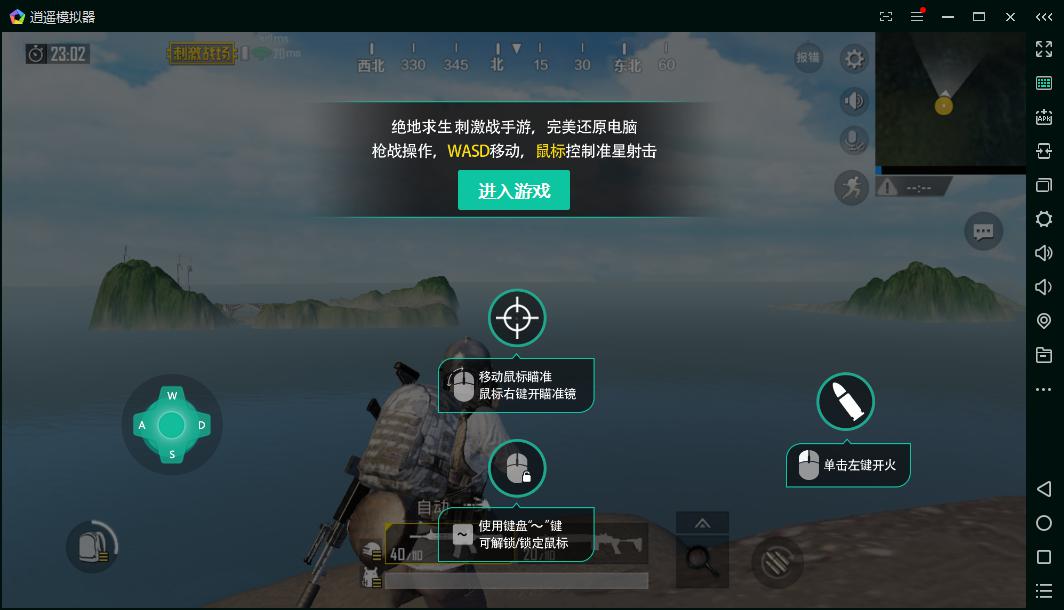The image size is (1064, 610).
Task: Open the backpack inventory icon
Action: [x=91, y=546]
